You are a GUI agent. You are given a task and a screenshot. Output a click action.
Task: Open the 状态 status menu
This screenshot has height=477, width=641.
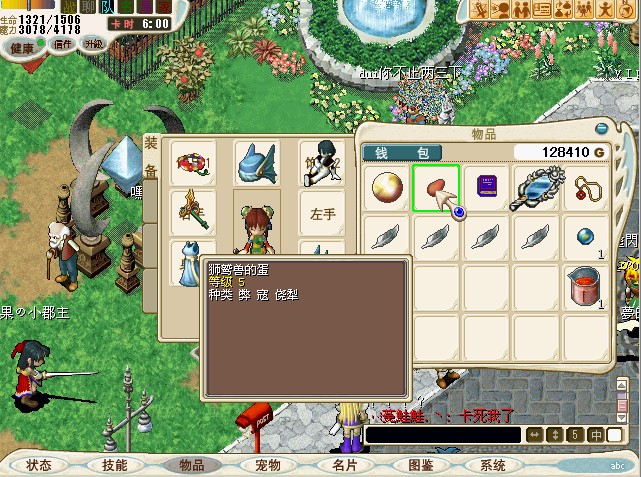(x=40, y=465)
